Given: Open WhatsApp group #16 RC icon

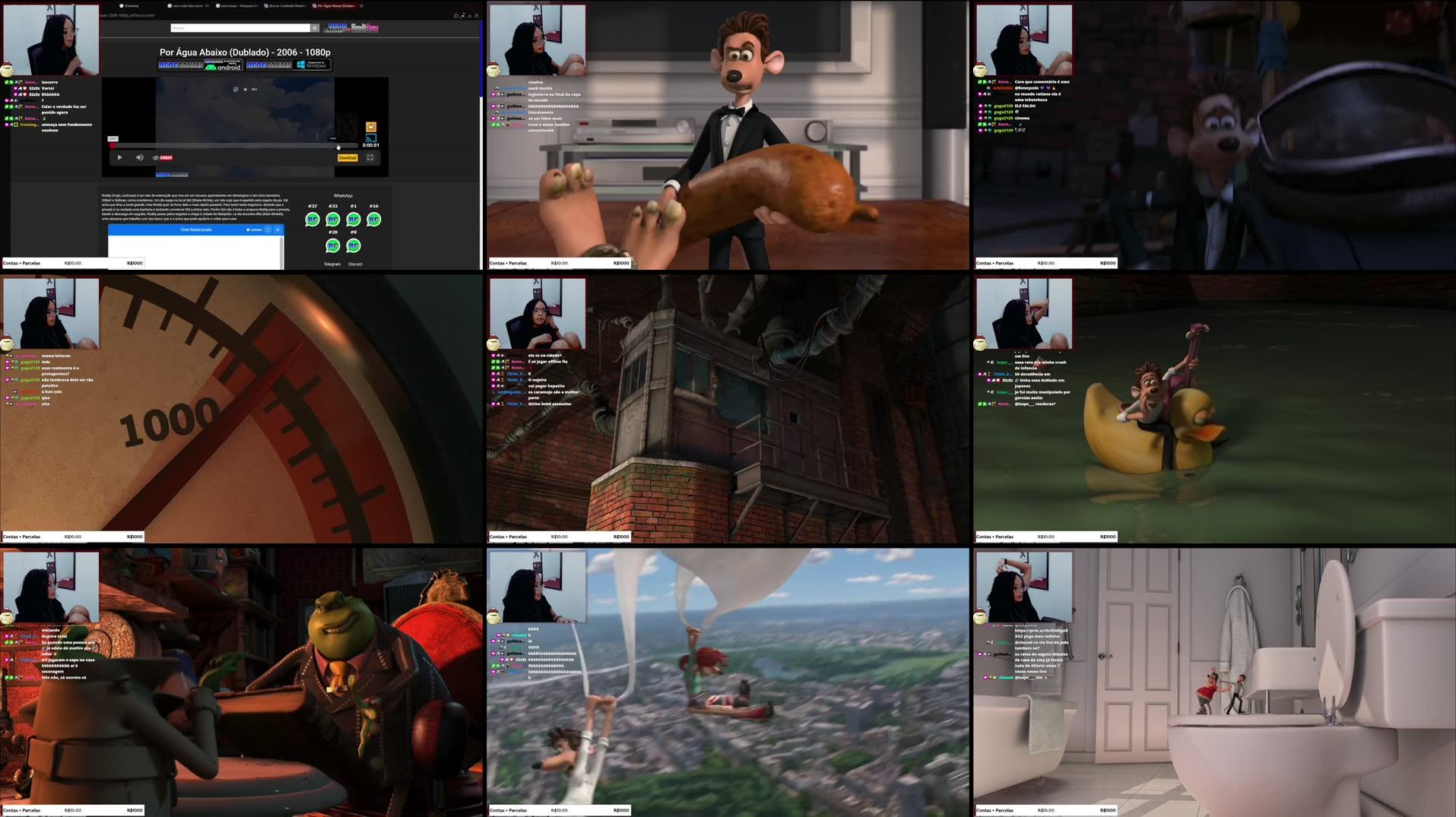Looking at the screenshot, I should (x=373, y=220).
